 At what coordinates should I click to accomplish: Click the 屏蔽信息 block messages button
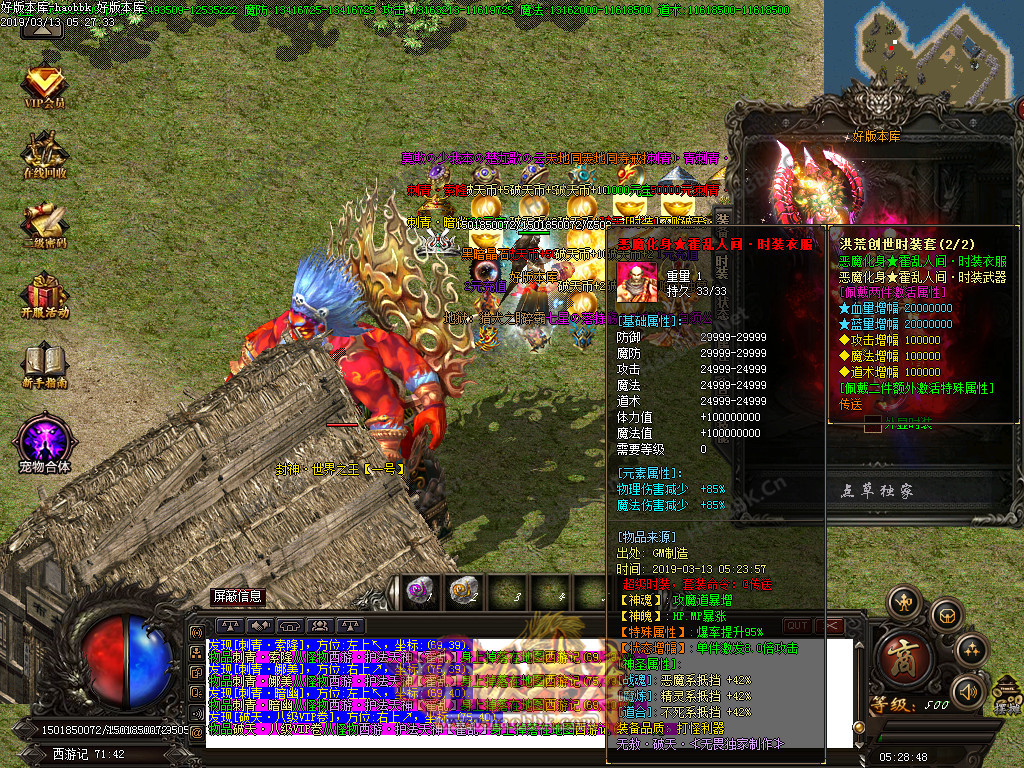click(238, 596)
